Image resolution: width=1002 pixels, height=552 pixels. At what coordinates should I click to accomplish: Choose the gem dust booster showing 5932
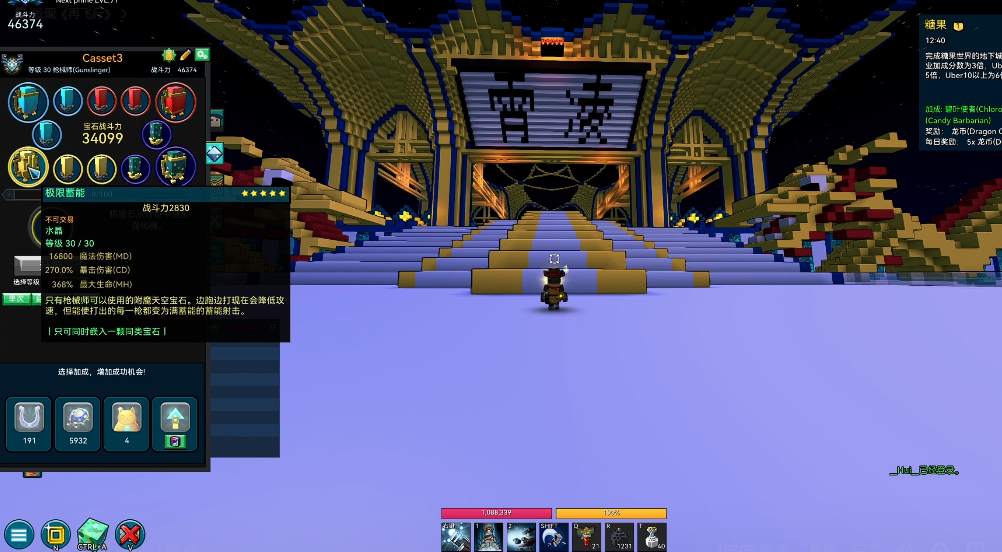78,422
